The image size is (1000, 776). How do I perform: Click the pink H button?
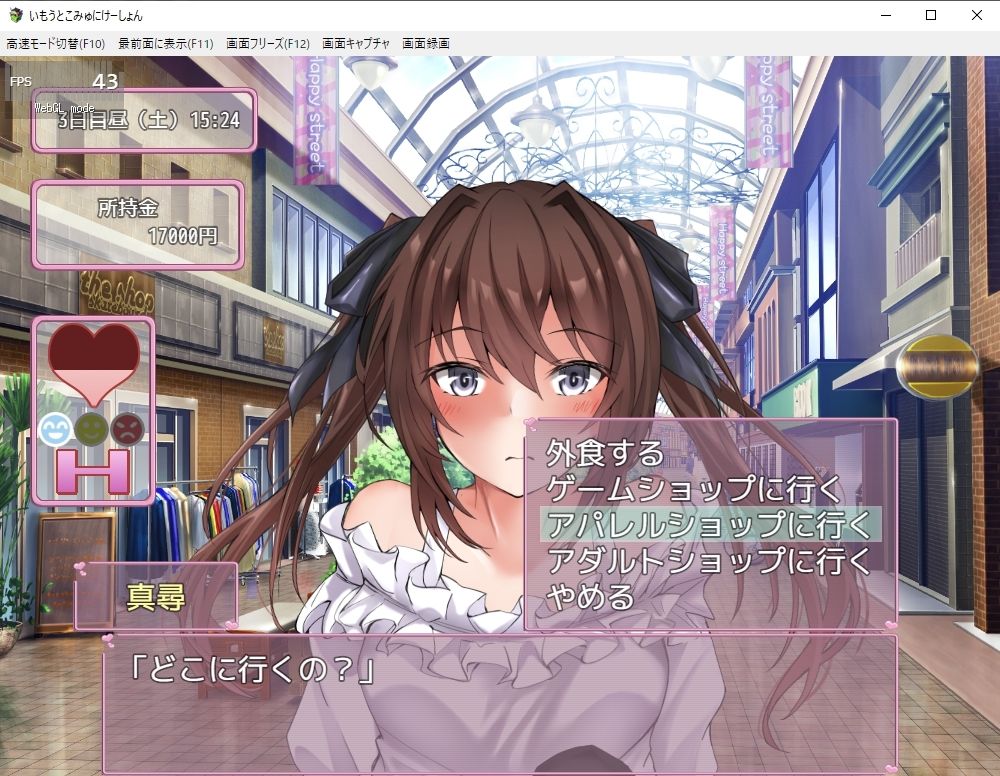click(x=94, y=472)
